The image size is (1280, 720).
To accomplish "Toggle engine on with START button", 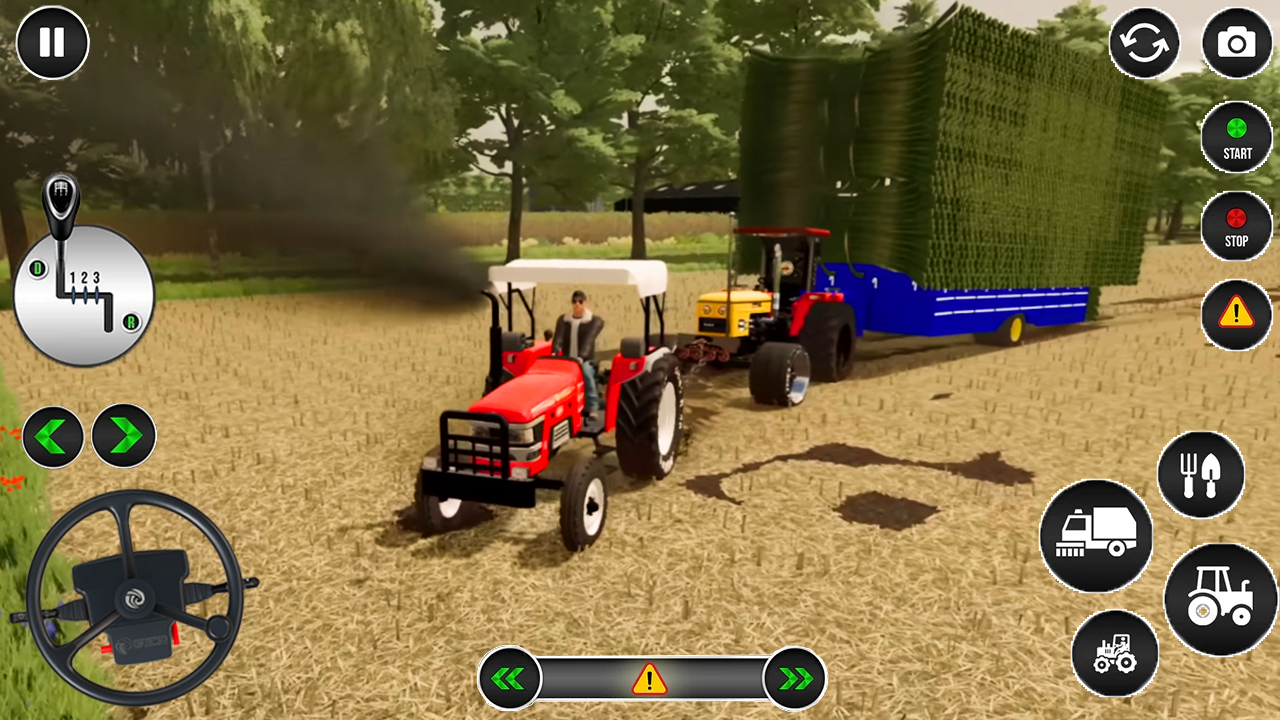I will pyautogui.click(x=1237, y=138).
